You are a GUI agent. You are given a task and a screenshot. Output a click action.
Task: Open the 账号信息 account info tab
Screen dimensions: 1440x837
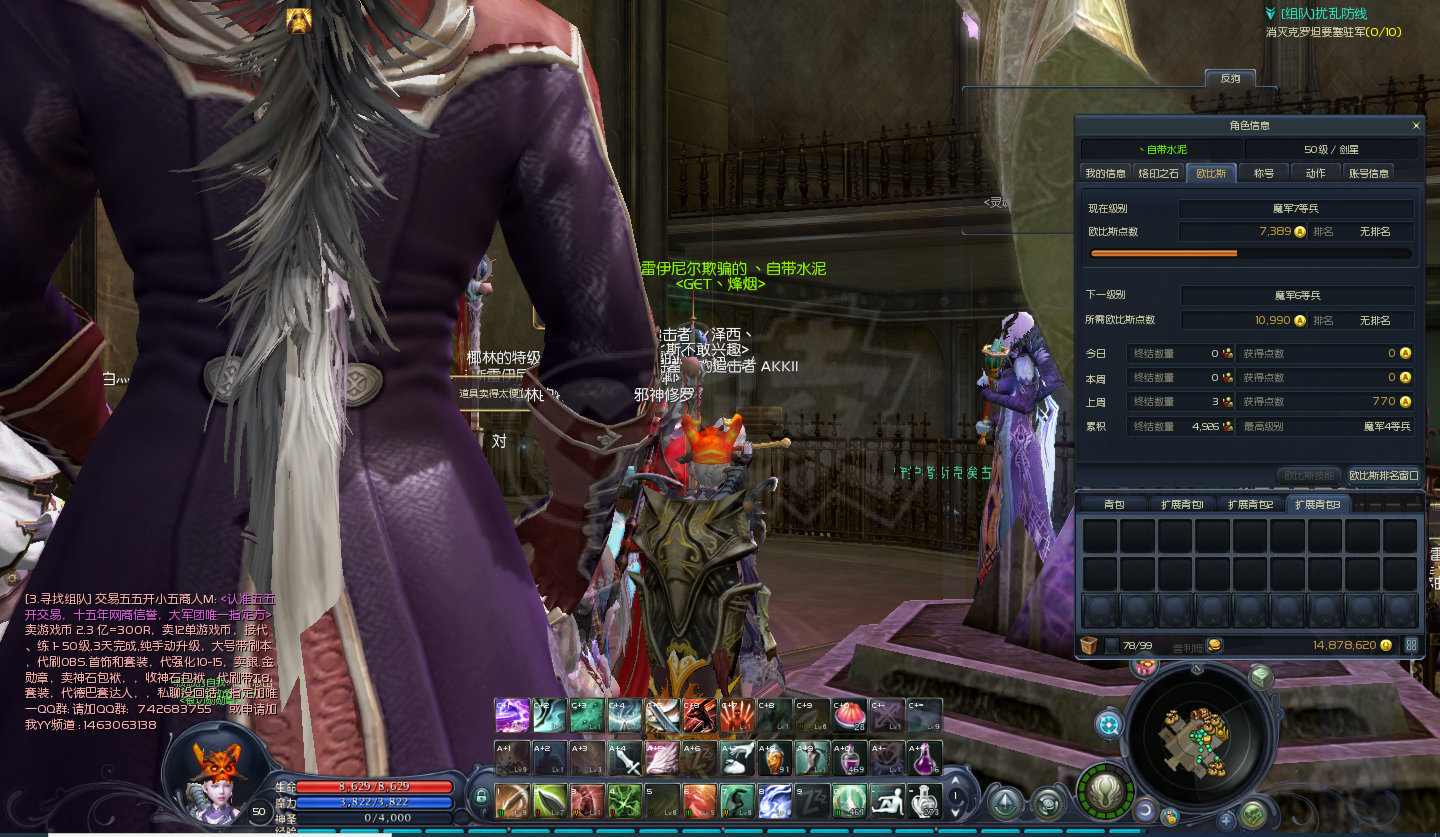1369,173
